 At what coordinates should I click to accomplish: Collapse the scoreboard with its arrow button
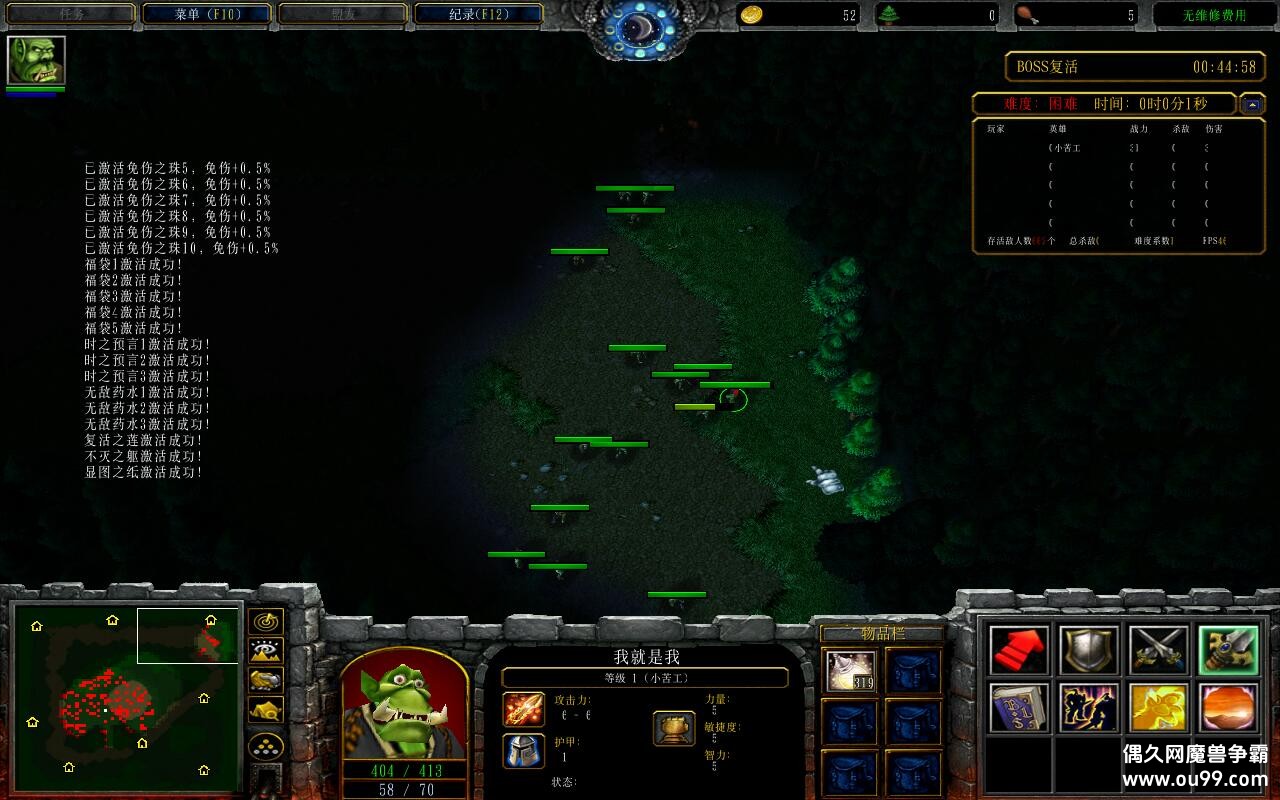(x=1252, y=104)
